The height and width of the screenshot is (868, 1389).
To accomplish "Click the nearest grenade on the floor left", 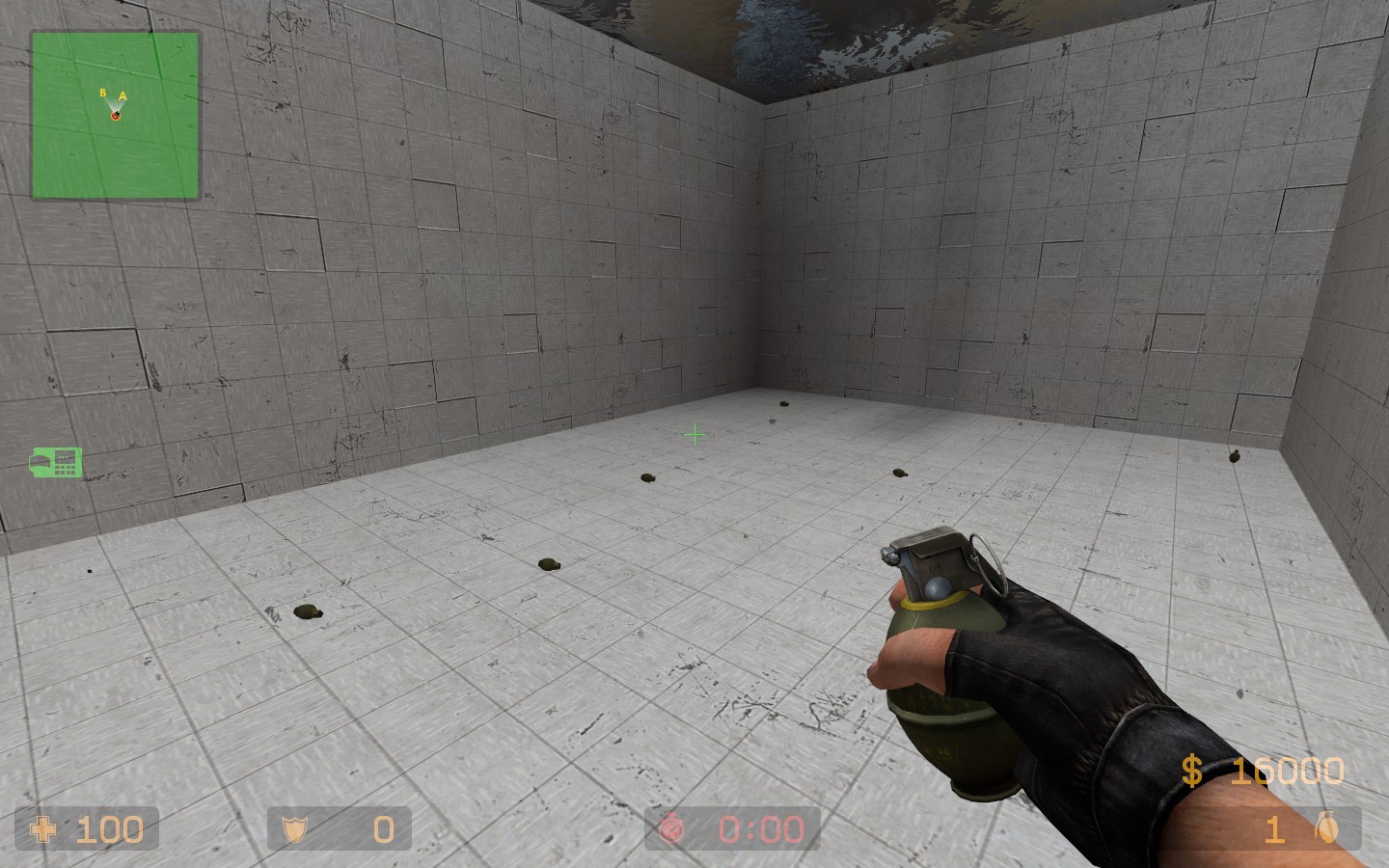I will point(306,611).
